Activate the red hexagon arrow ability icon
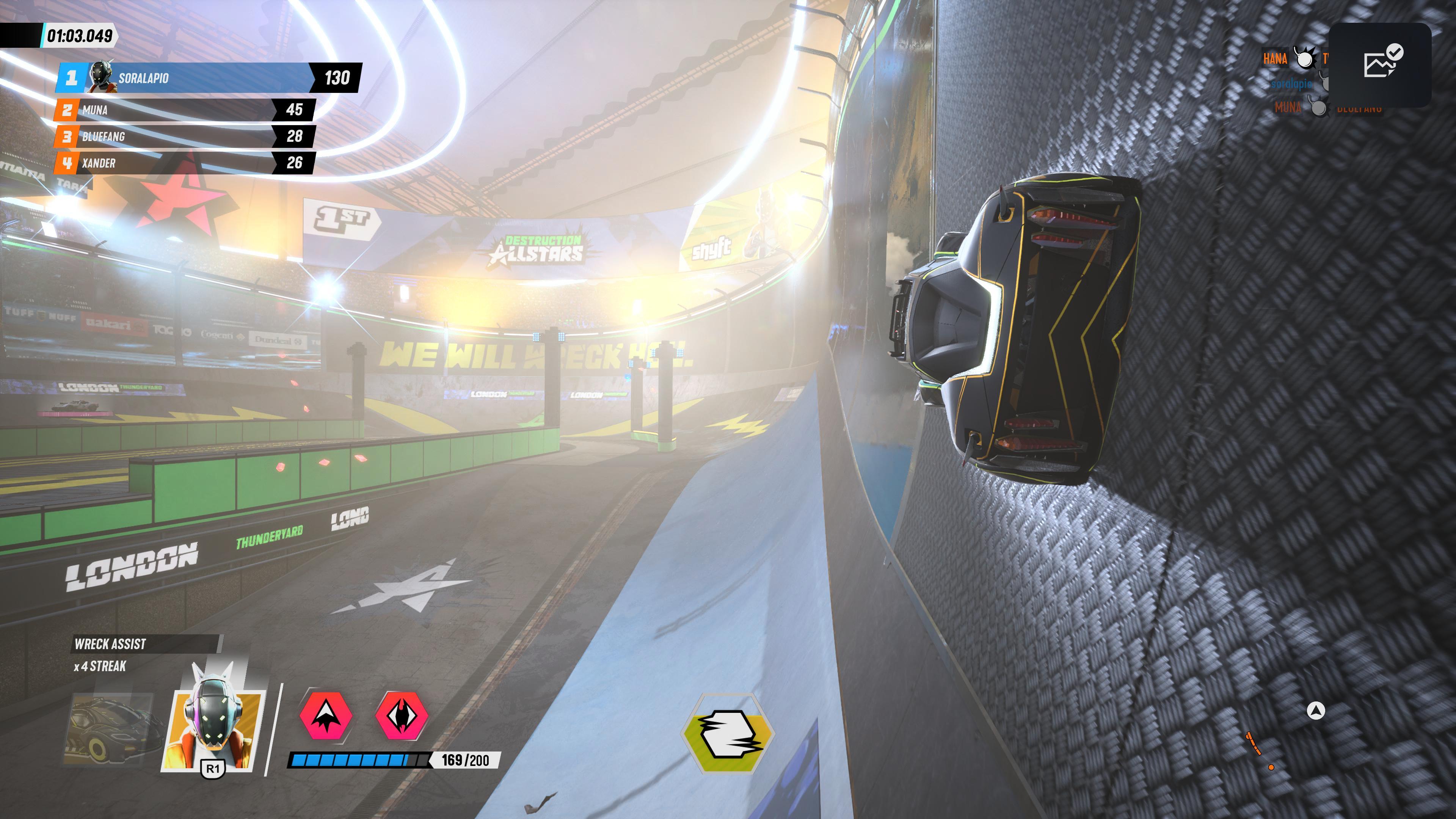Image resolution: width=1456 pixels, height=819 pixels. coord(326,715)
